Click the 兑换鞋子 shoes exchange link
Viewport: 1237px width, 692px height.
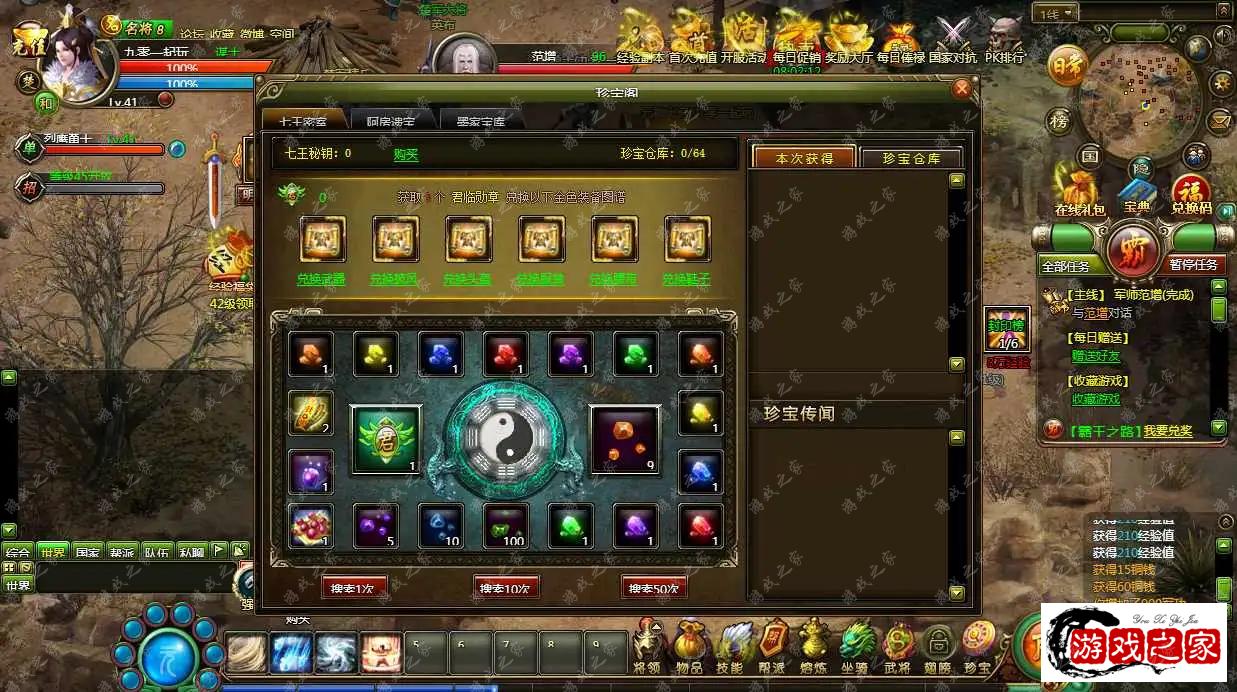tap(687, 280)
